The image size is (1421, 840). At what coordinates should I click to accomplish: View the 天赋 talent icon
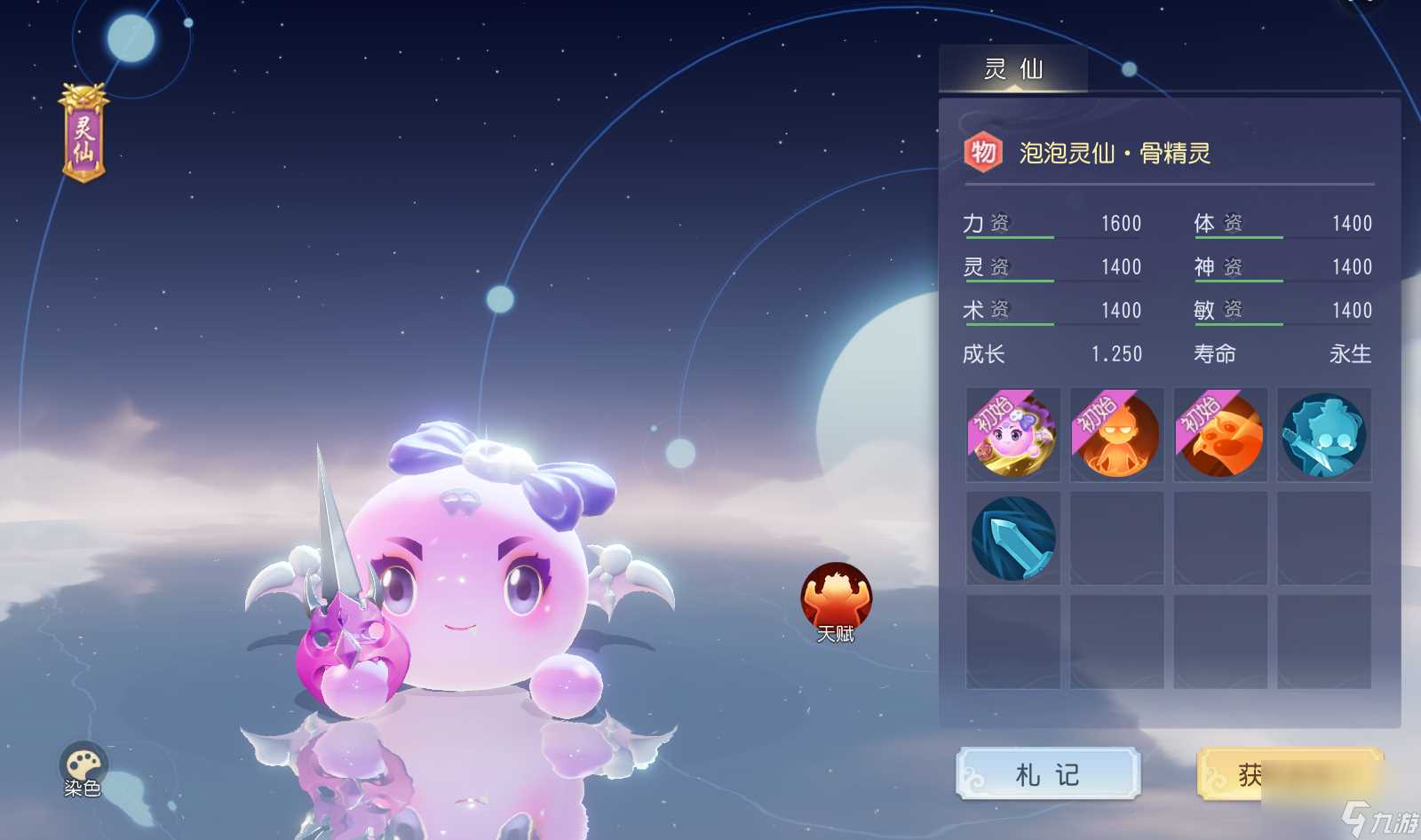click(836, 601)
